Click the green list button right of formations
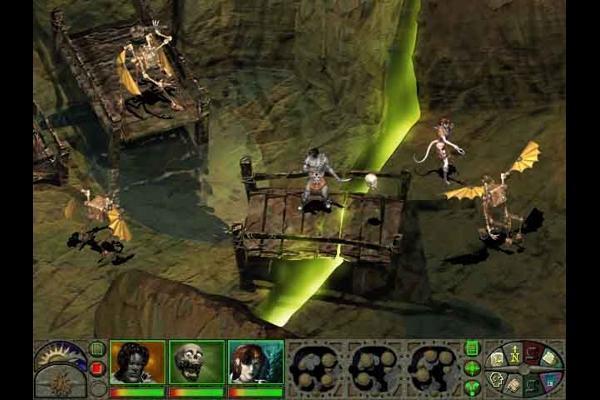Viewport: 600px width, 400px height. [472, 348]
